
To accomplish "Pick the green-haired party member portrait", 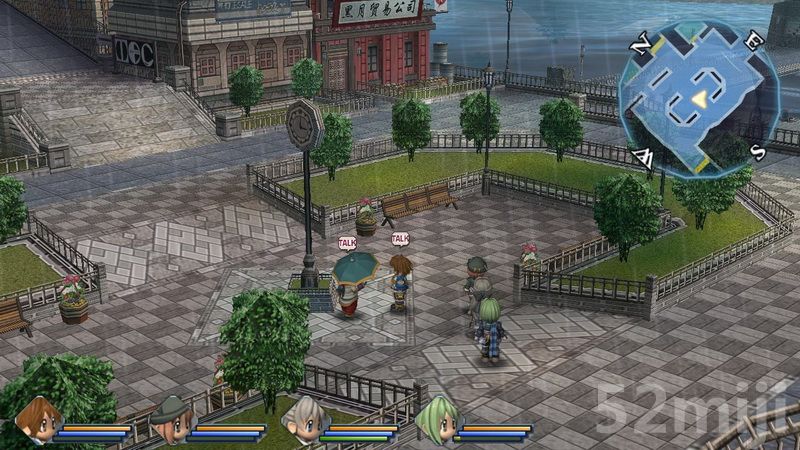I will (434, 419).
